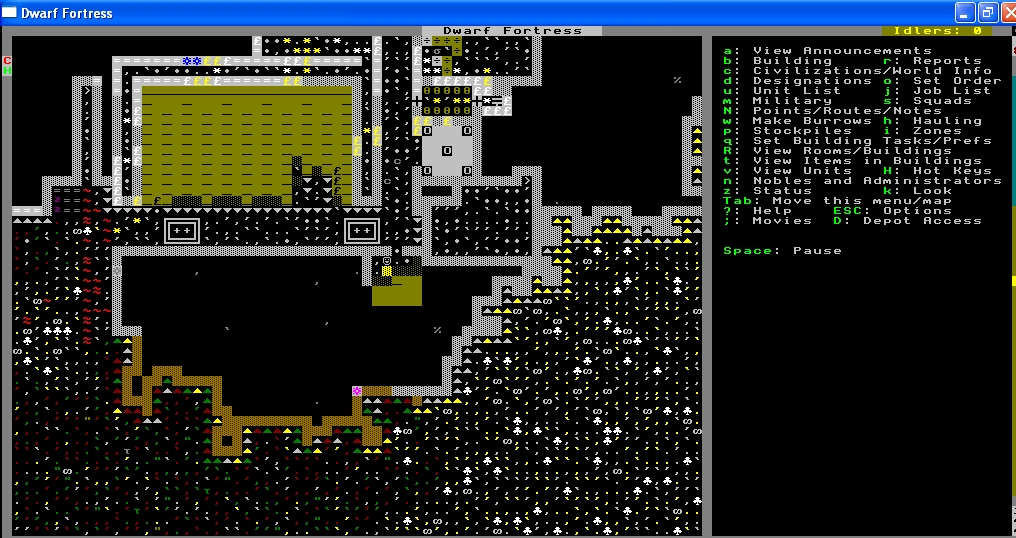This screenshot has width=1016, height=538.
Task: Choose Civilizations/World Info
Action: tap(872, 71)
